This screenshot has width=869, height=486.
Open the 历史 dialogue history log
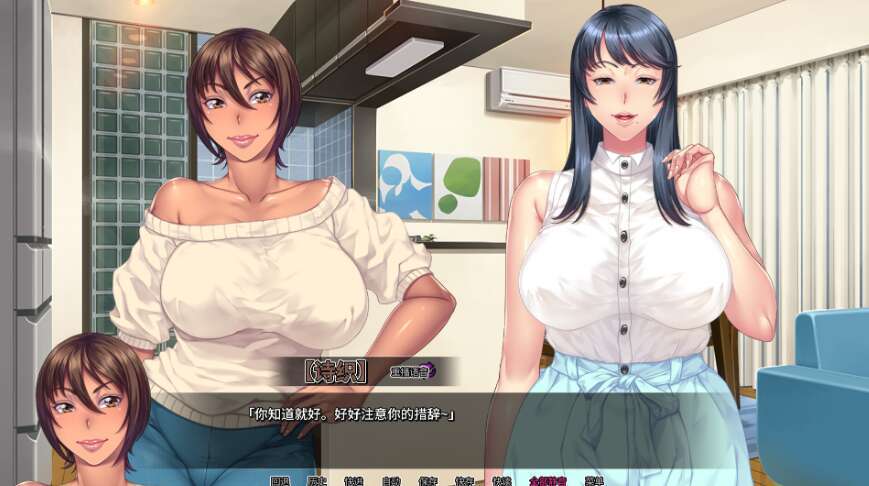pos(318,481)
